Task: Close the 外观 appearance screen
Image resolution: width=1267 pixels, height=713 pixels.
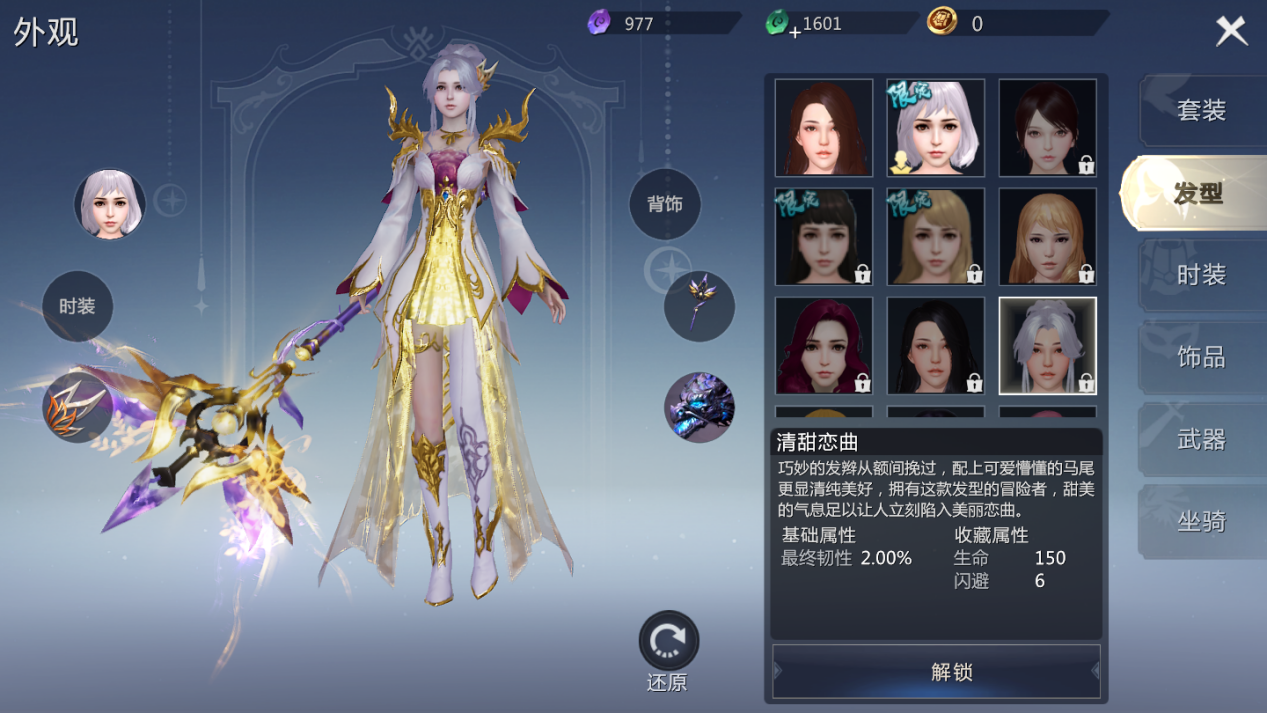Action: pos(1231,31)
